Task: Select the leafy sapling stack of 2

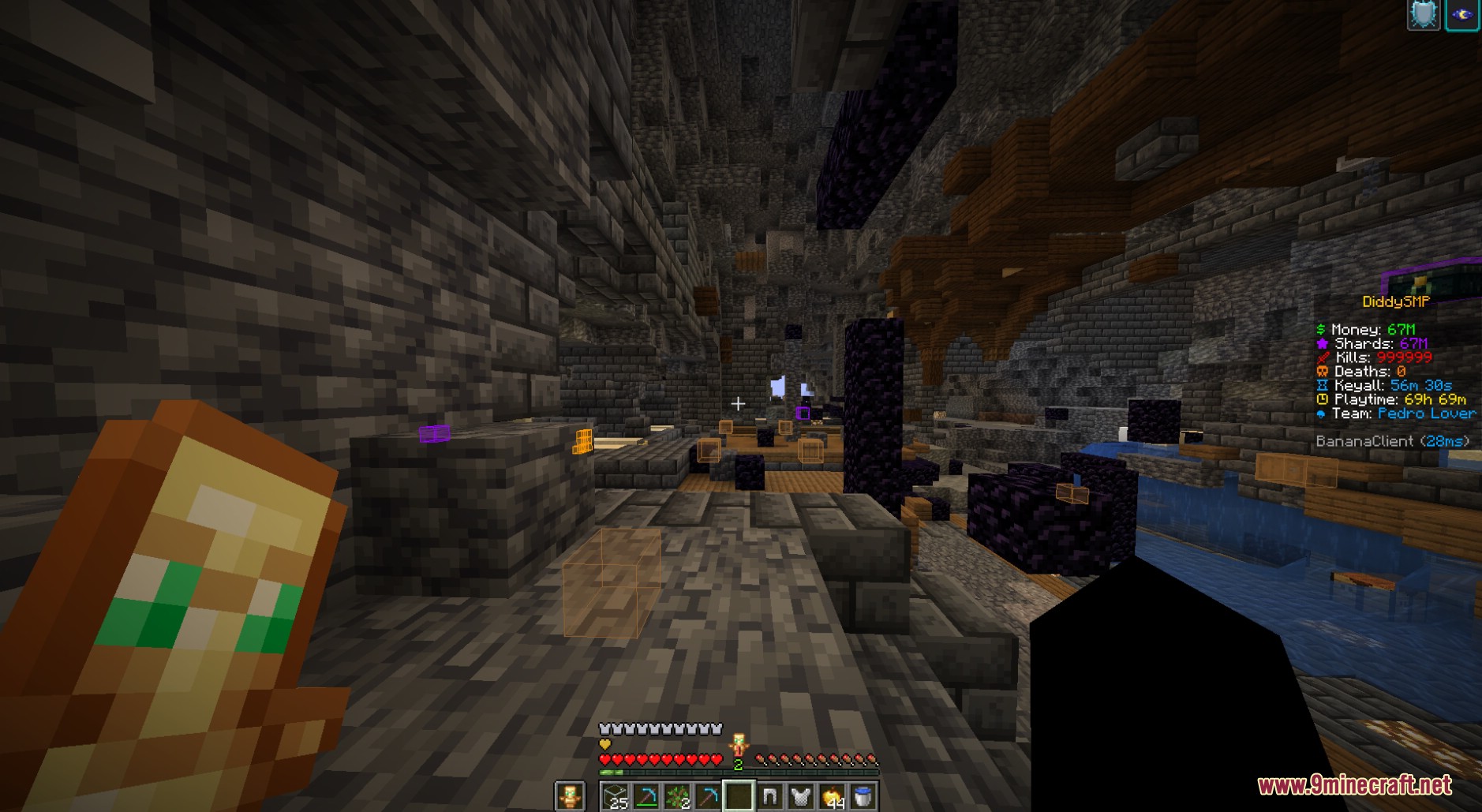Action: coord(677,796)
